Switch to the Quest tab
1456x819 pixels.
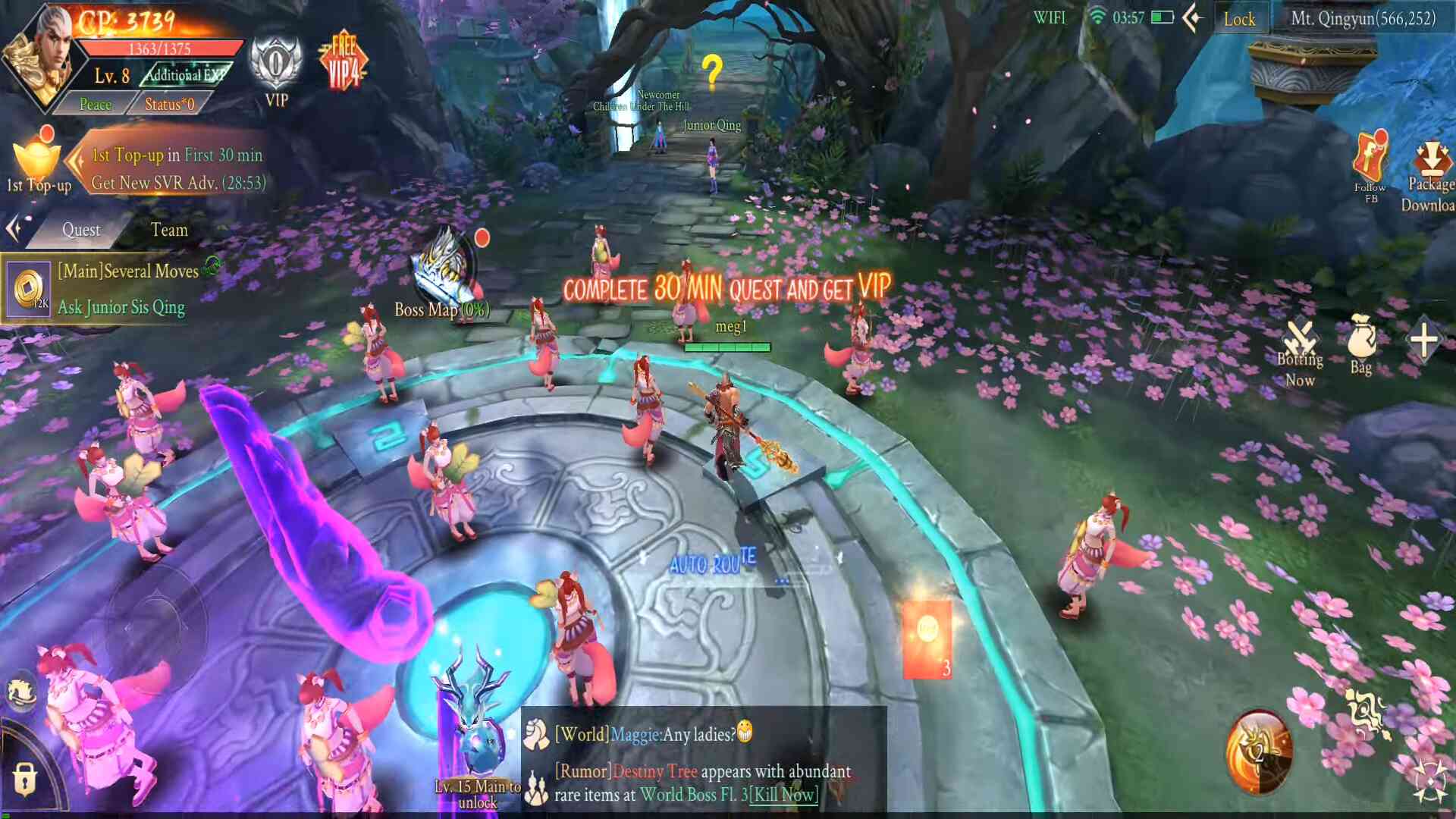tap(81, 230)
